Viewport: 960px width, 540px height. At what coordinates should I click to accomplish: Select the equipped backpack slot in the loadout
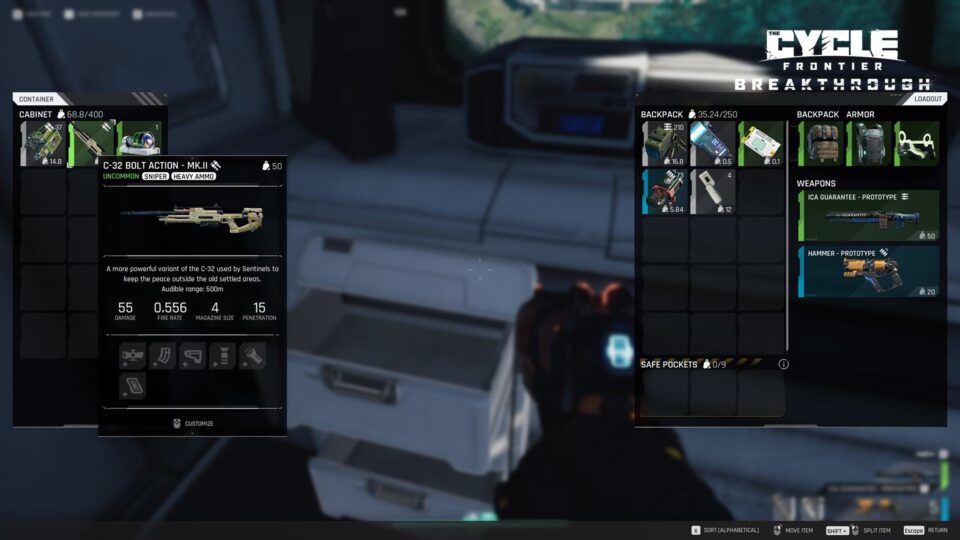click(821, 144)
